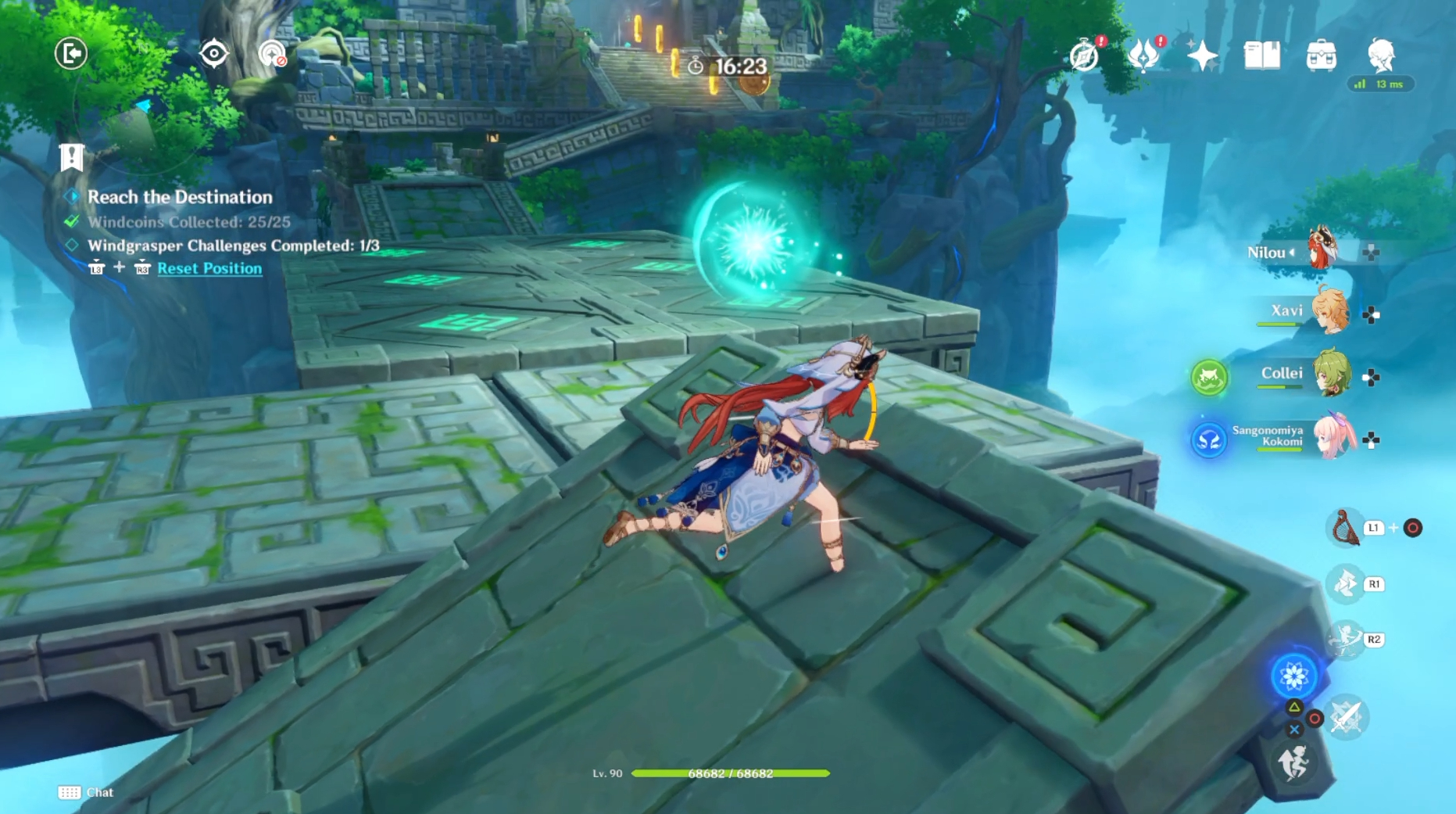The height and width of the screenshot is (814, 1456).
Task: Open the adventurer handbook book icon
Action: point(1261,56)
